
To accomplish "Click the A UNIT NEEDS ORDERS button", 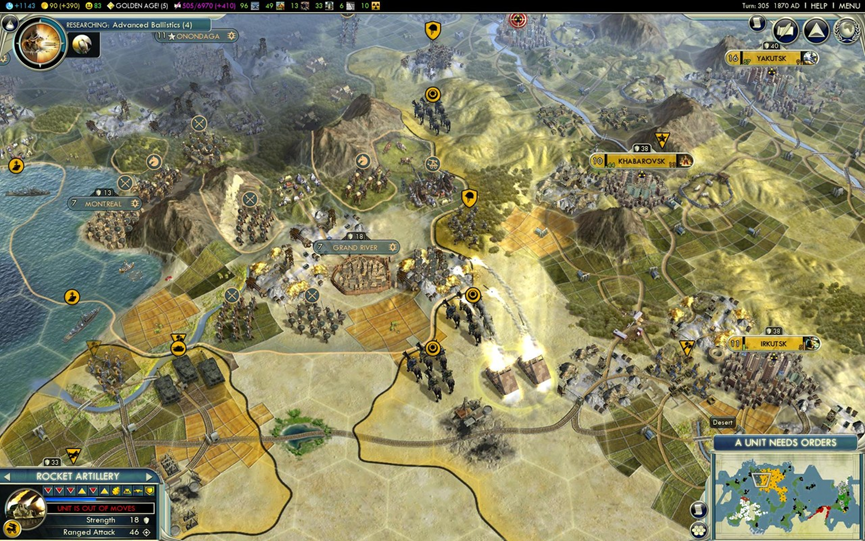I will (786, 443).
